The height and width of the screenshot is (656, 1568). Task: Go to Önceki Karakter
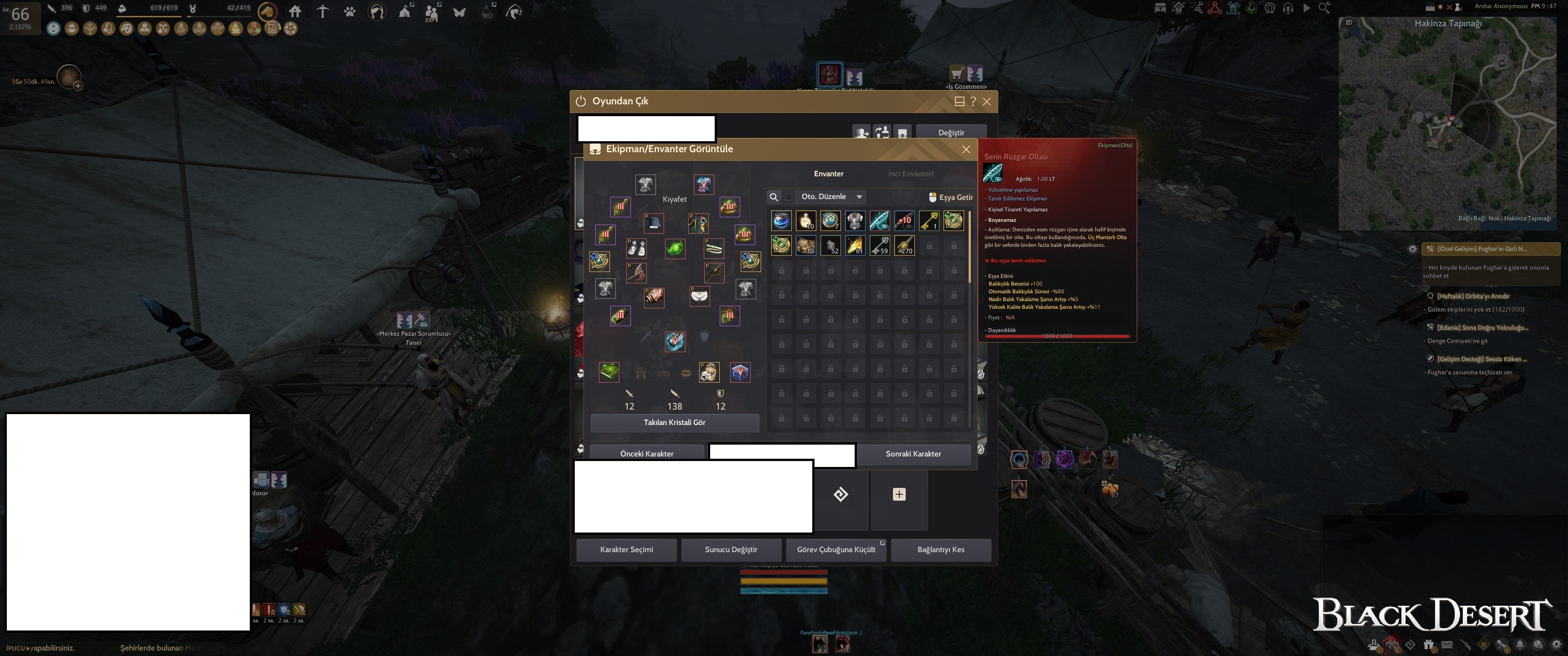click(x=646, y=453)
